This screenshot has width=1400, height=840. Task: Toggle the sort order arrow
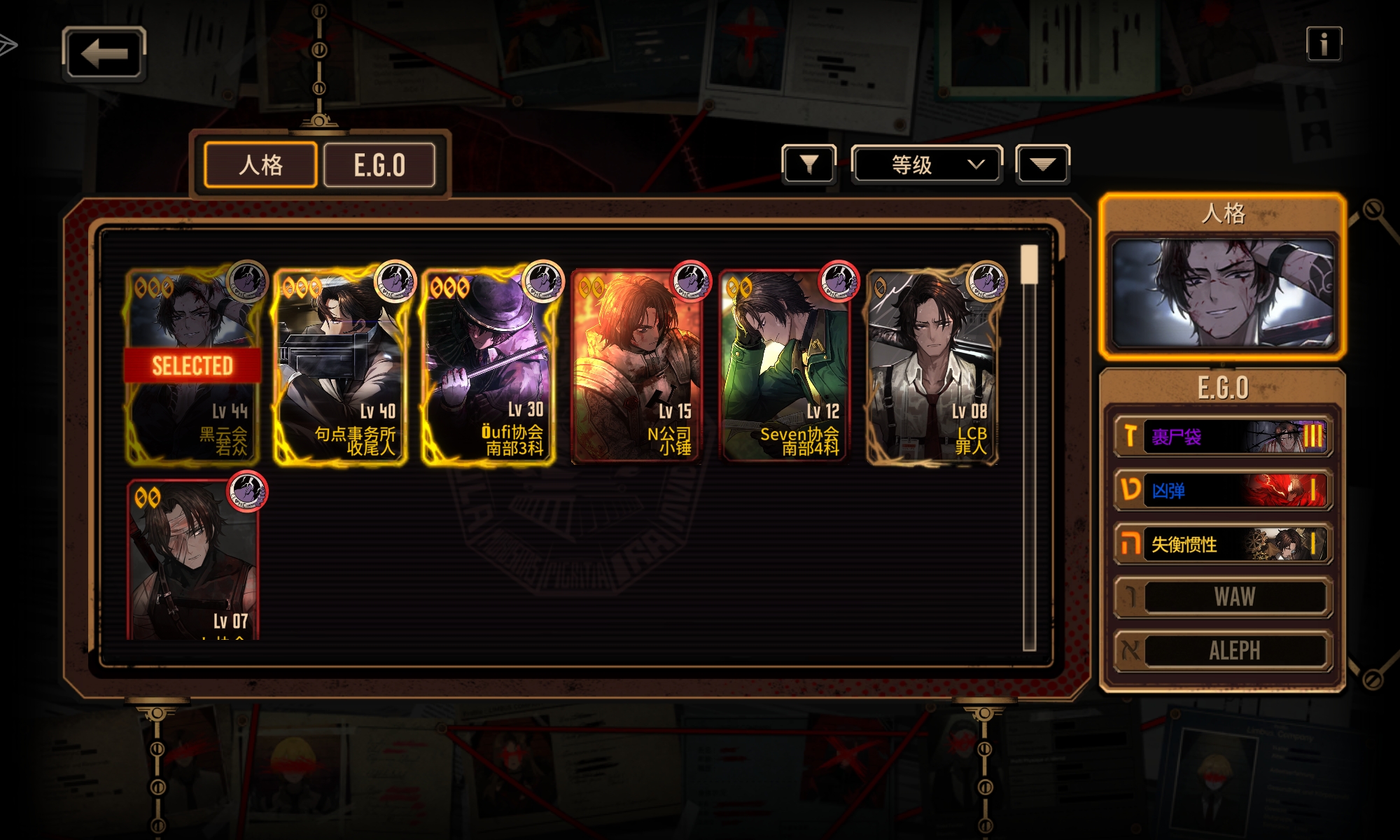coord(1042,164)
